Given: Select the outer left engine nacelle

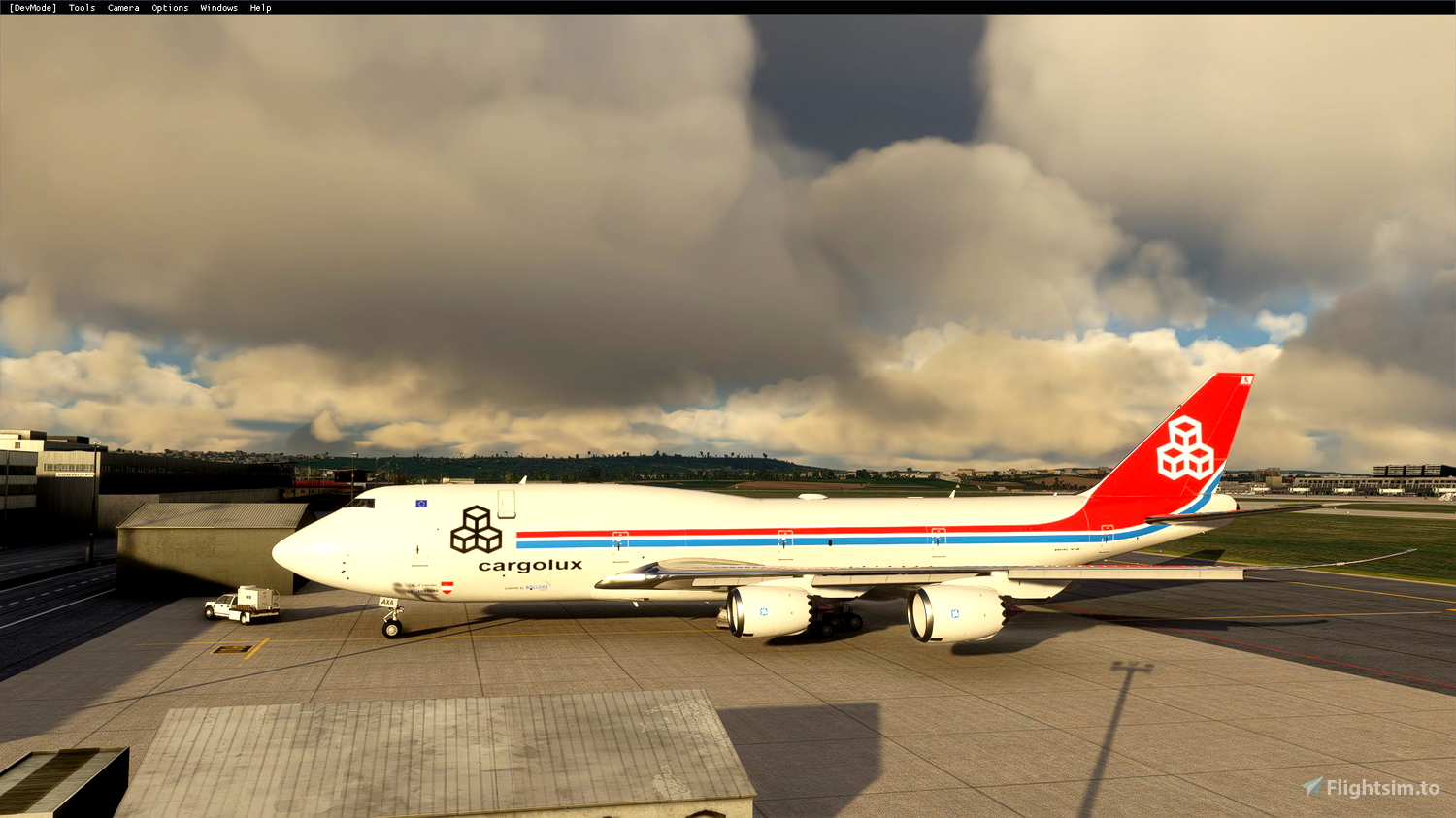Looking at the screenshot, I should tap(956, 613).
